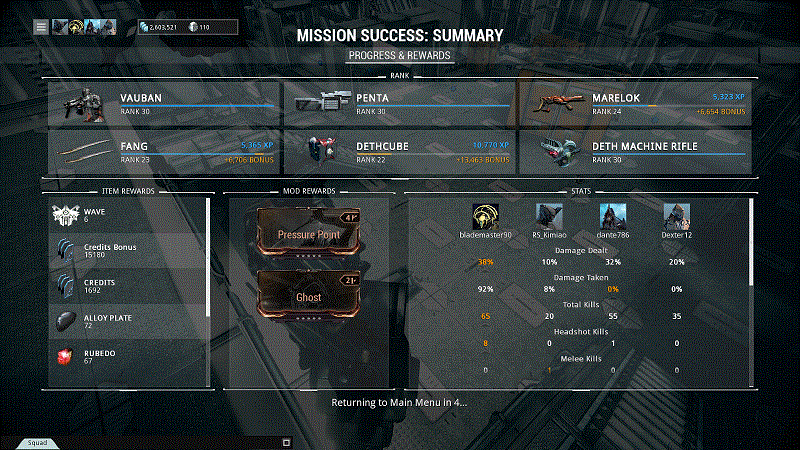Open the Squad tab
The width and height of the screenshot is (800, 450).
36,441
